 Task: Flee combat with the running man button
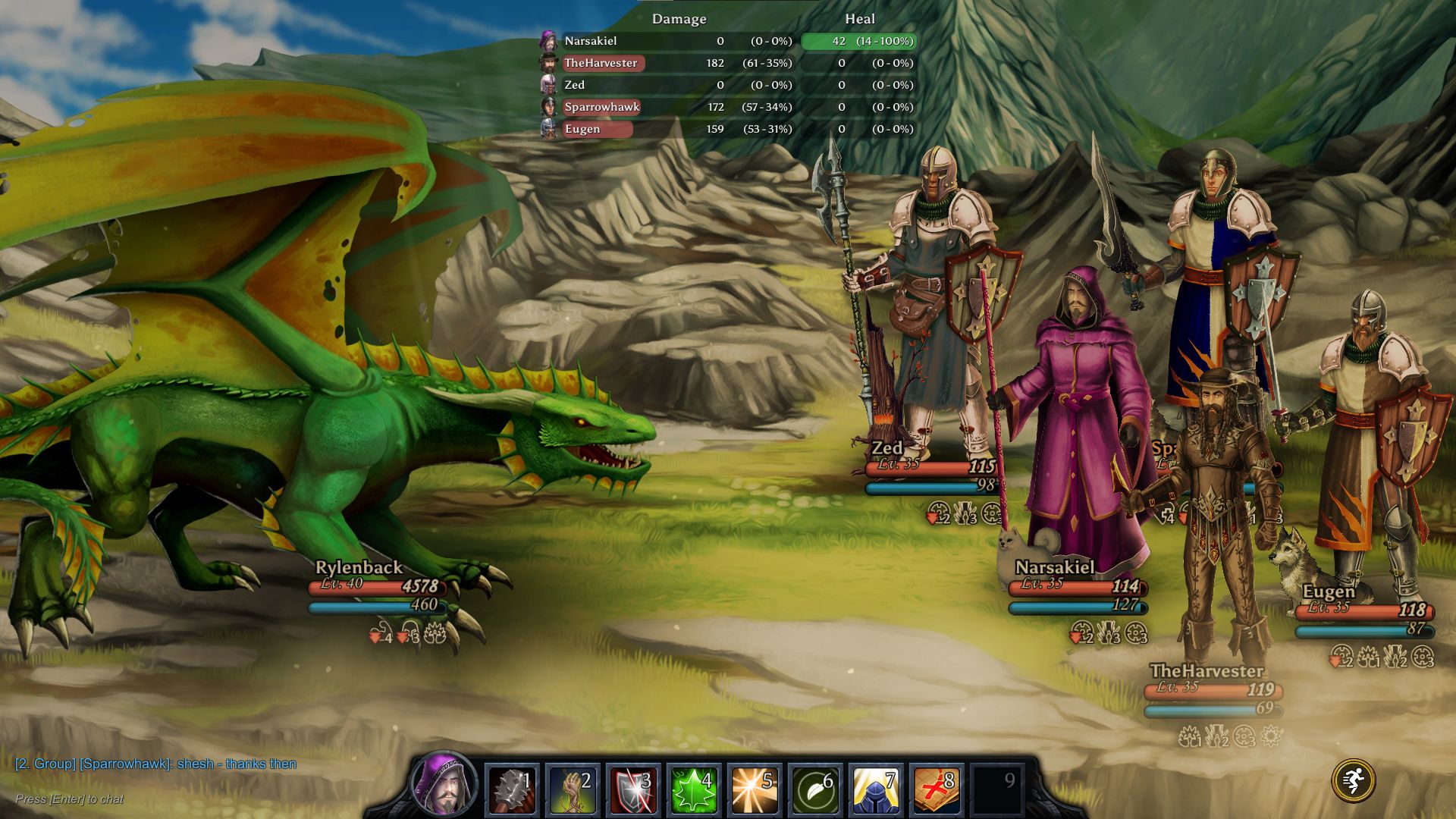tap(1353, 780)
